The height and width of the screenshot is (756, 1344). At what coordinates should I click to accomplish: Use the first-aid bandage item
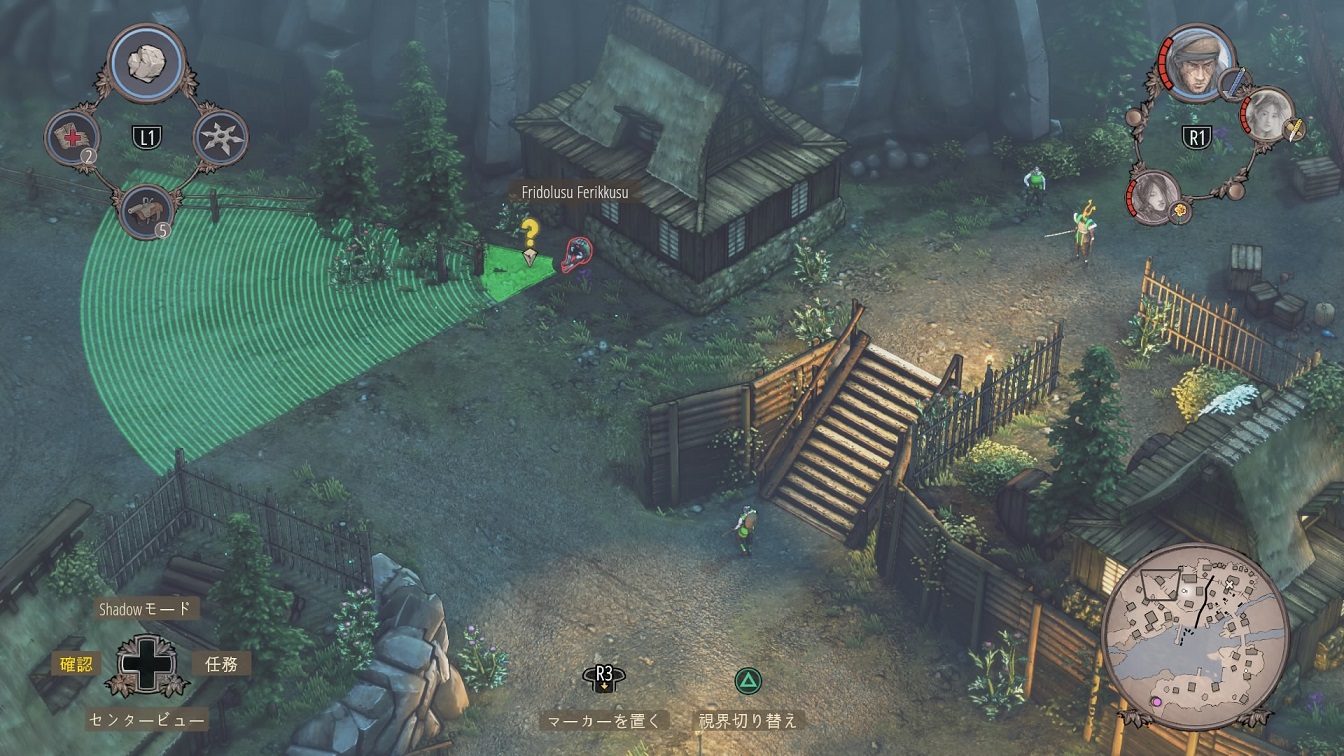(72, 137)
